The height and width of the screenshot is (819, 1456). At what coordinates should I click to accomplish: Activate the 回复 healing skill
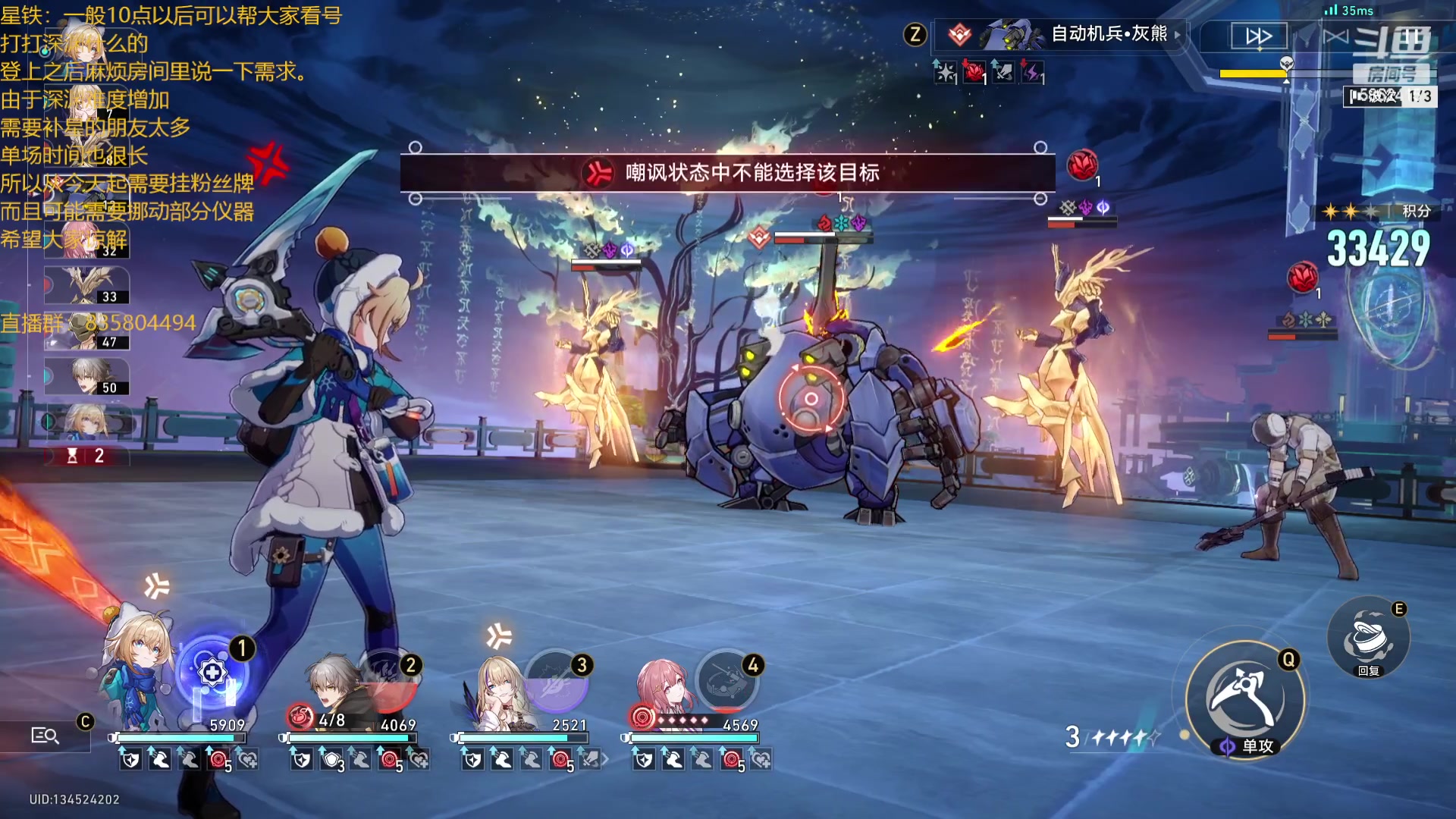(1368, 639)
